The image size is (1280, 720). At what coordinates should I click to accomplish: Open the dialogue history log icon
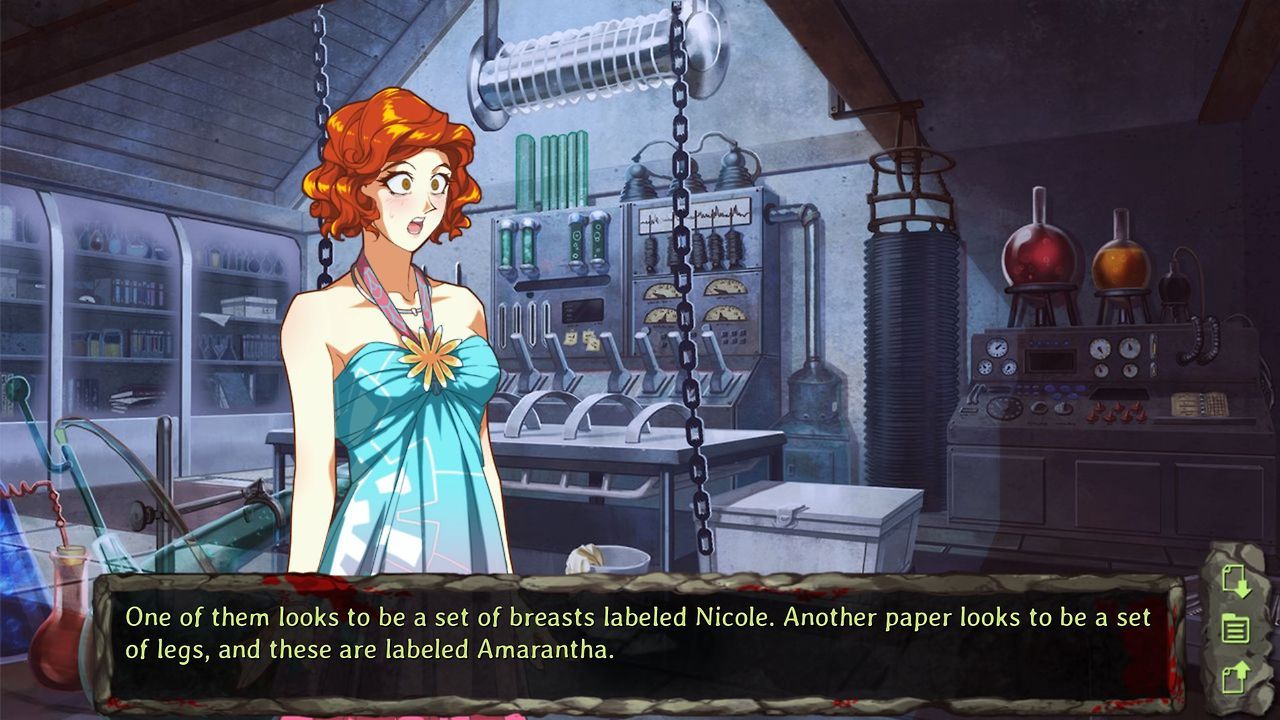point(1236,628)
